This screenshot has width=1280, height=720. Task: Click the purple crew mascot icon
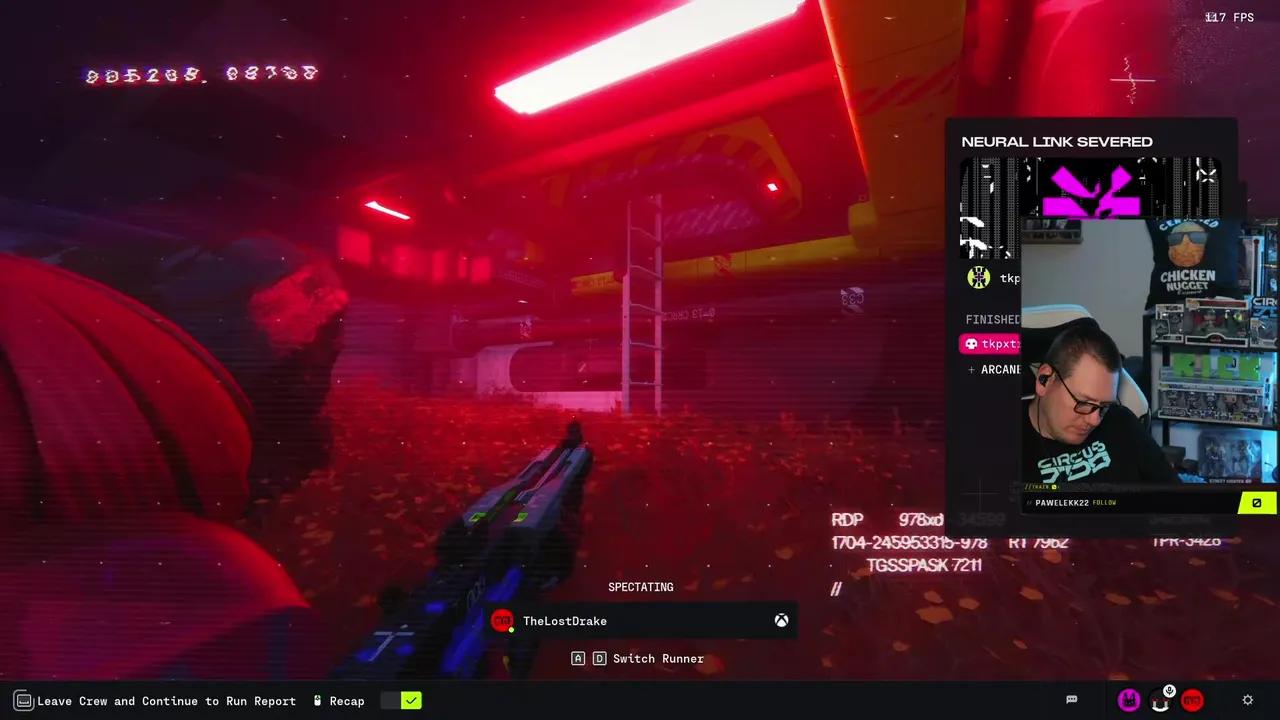[x=1128, y=699]
